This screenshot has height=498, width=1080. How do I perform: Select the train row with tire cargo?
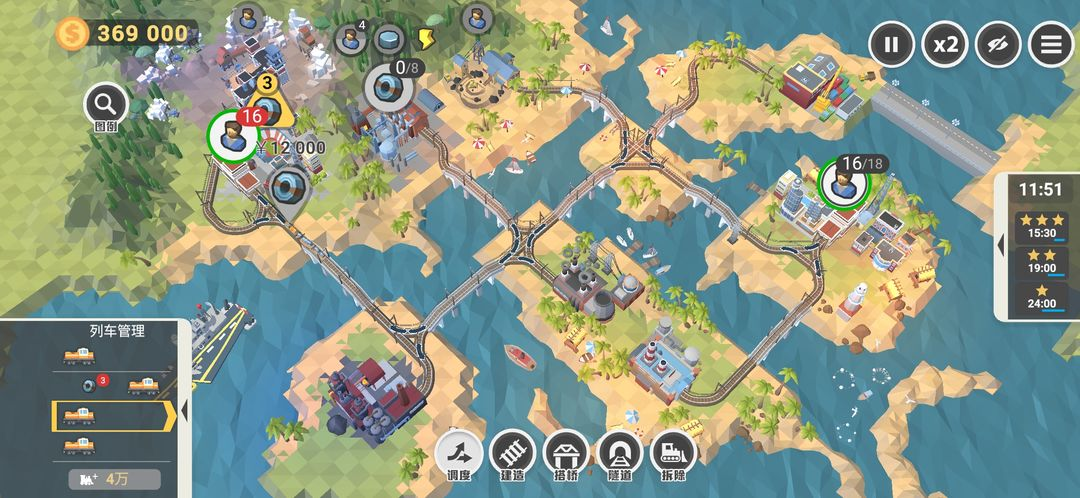110,384
